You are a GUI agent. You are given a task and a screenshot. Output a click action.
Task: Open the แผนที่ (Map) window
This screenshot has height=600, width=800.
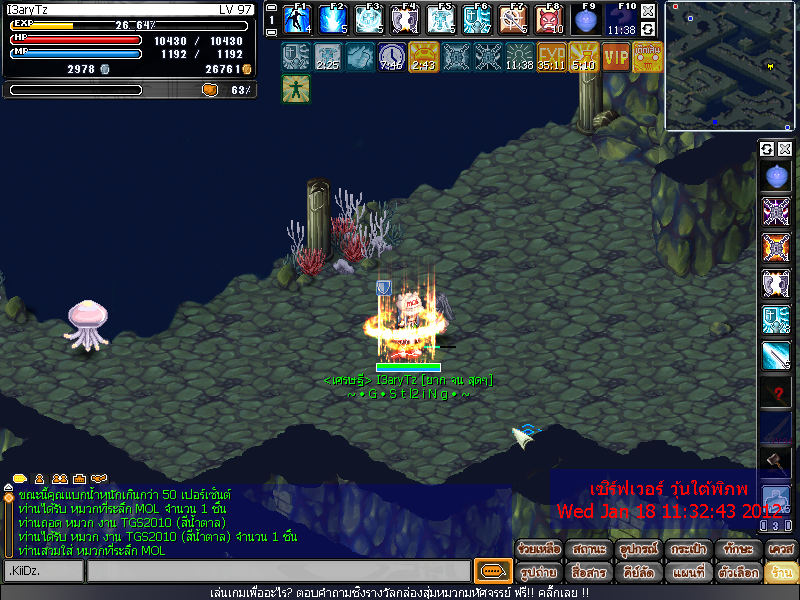(689, 572)
